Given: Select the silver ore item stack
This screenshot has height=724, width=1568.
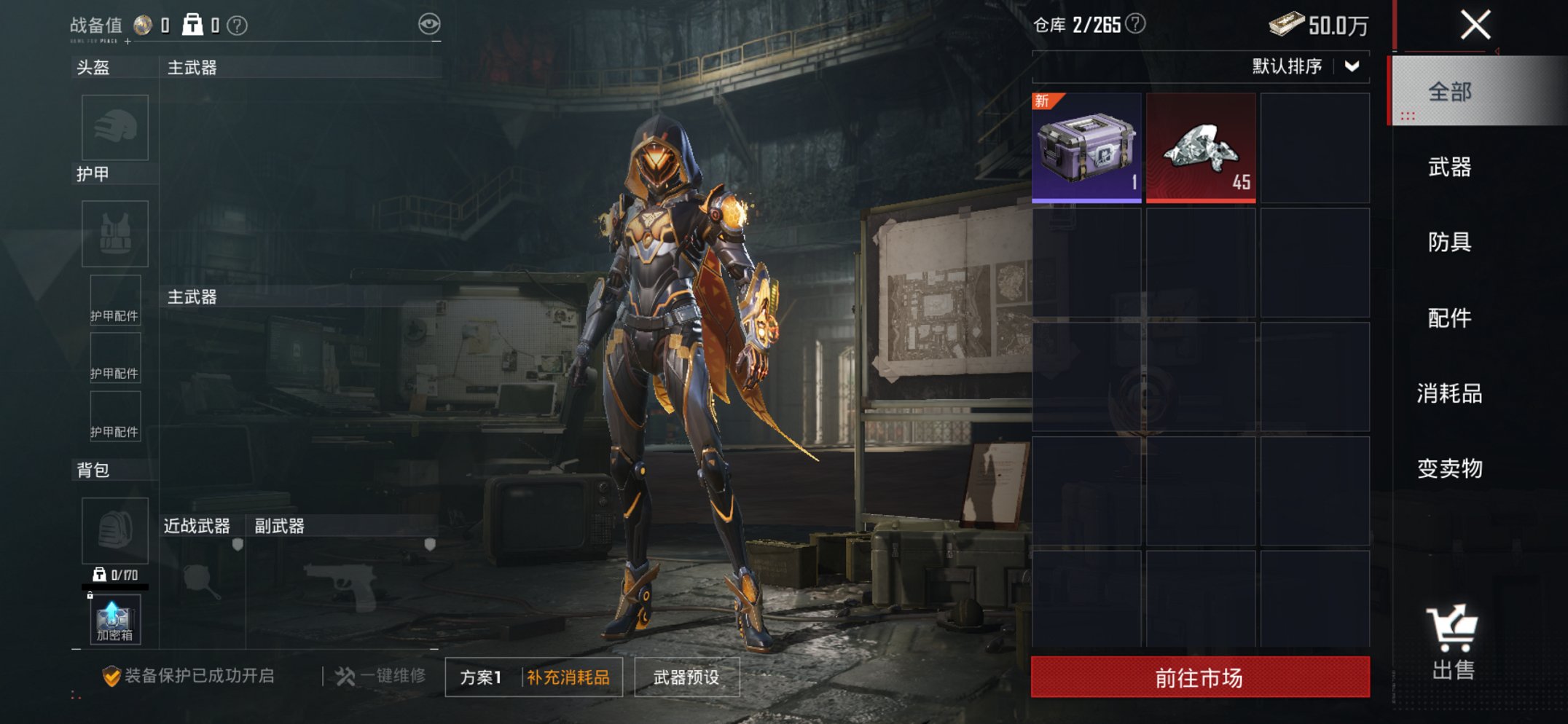Looking at the screenshot, I should coord(1201,147).
